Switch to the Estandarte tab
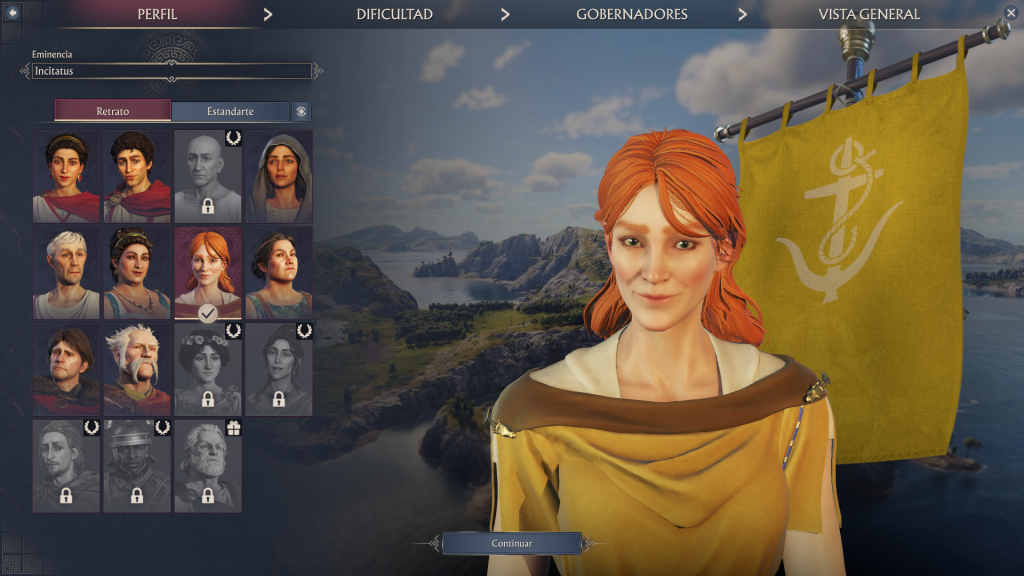The image size is (1024, 576). coord(230,111)
